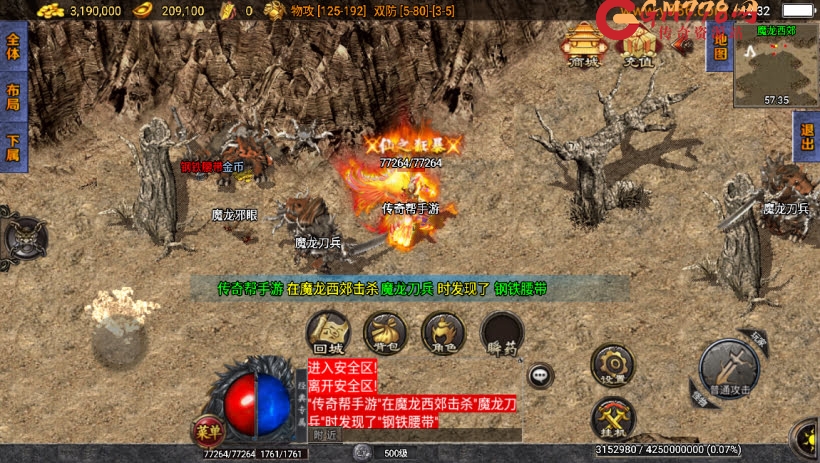Open the 菜单 menu button
Screen dimensions: 820x463
[x=205, y=433]
